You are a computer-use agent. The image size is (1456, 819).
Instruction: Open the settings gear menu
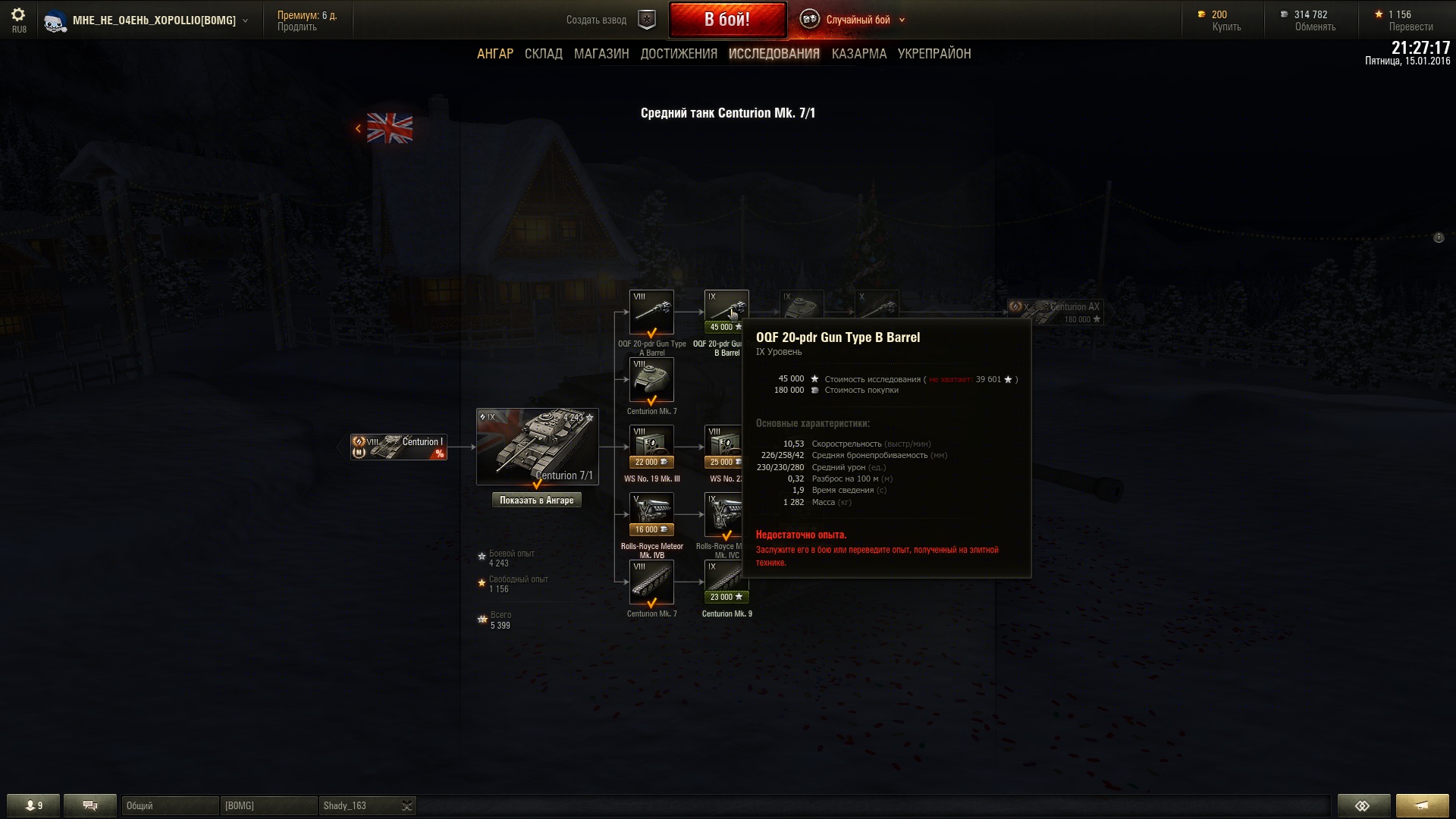click(18, 15)
